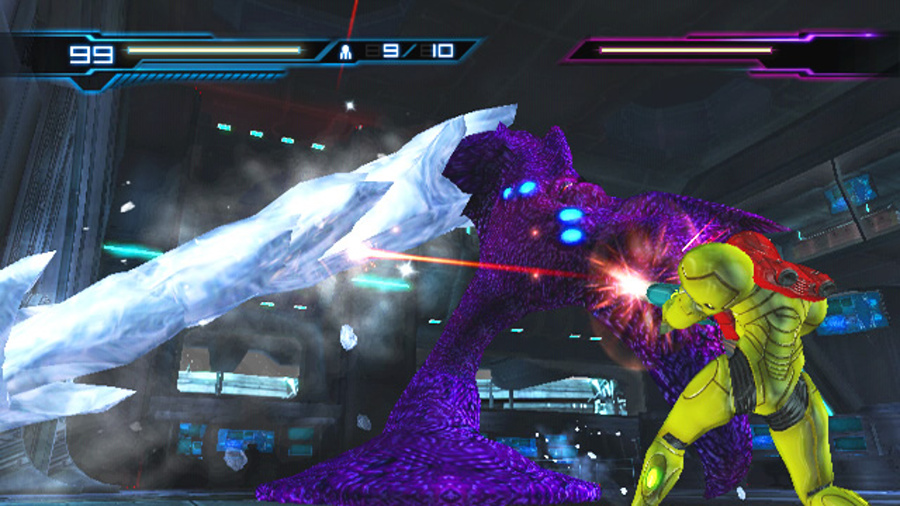Select the missile ammo icon

[347, 51]
